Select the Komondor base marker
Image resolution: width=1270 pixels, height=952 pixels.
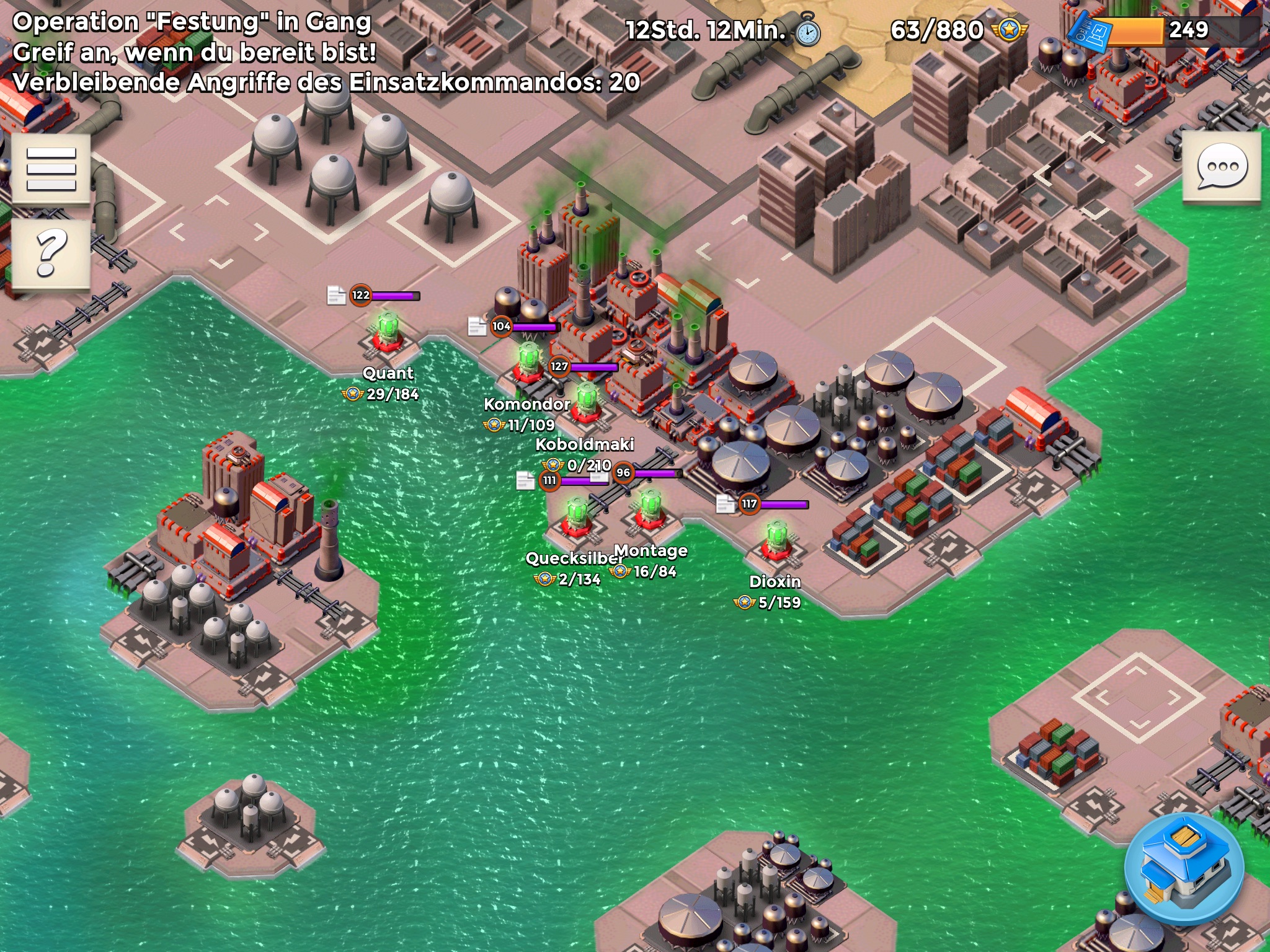click(528, 363)
